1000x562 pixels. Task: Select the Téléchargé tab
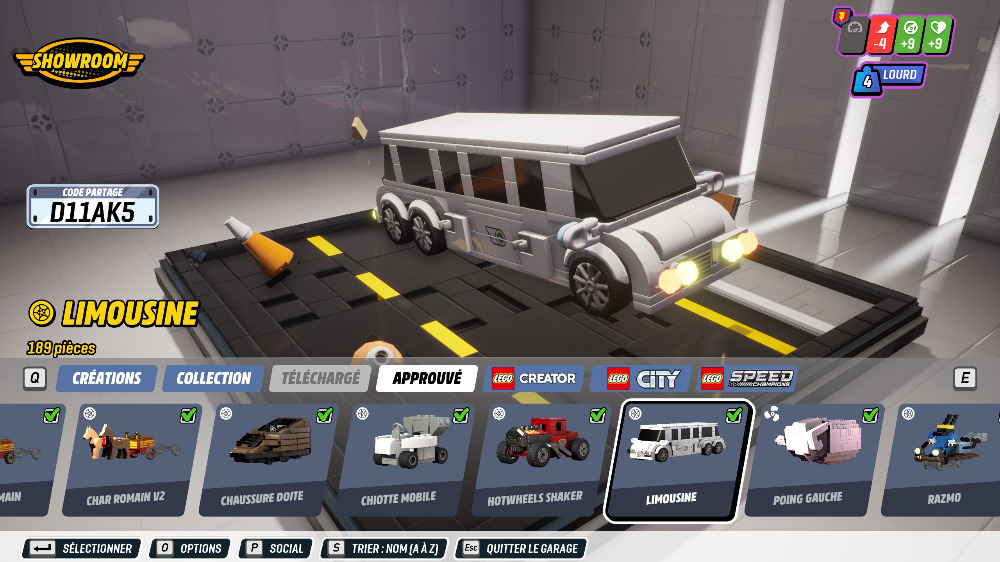[x=320, y=378]
